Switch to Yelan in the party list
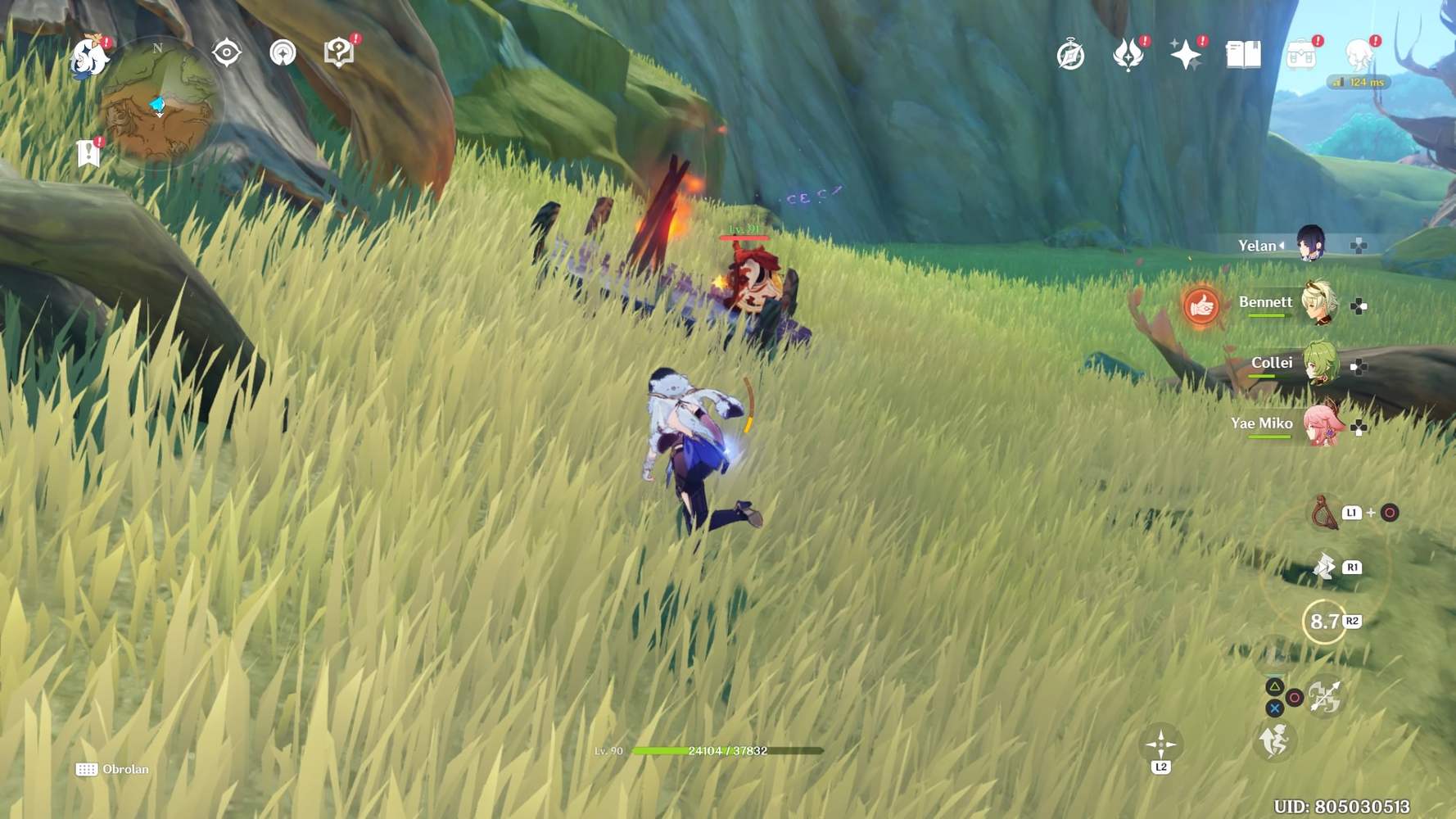 pos(1309,244)
